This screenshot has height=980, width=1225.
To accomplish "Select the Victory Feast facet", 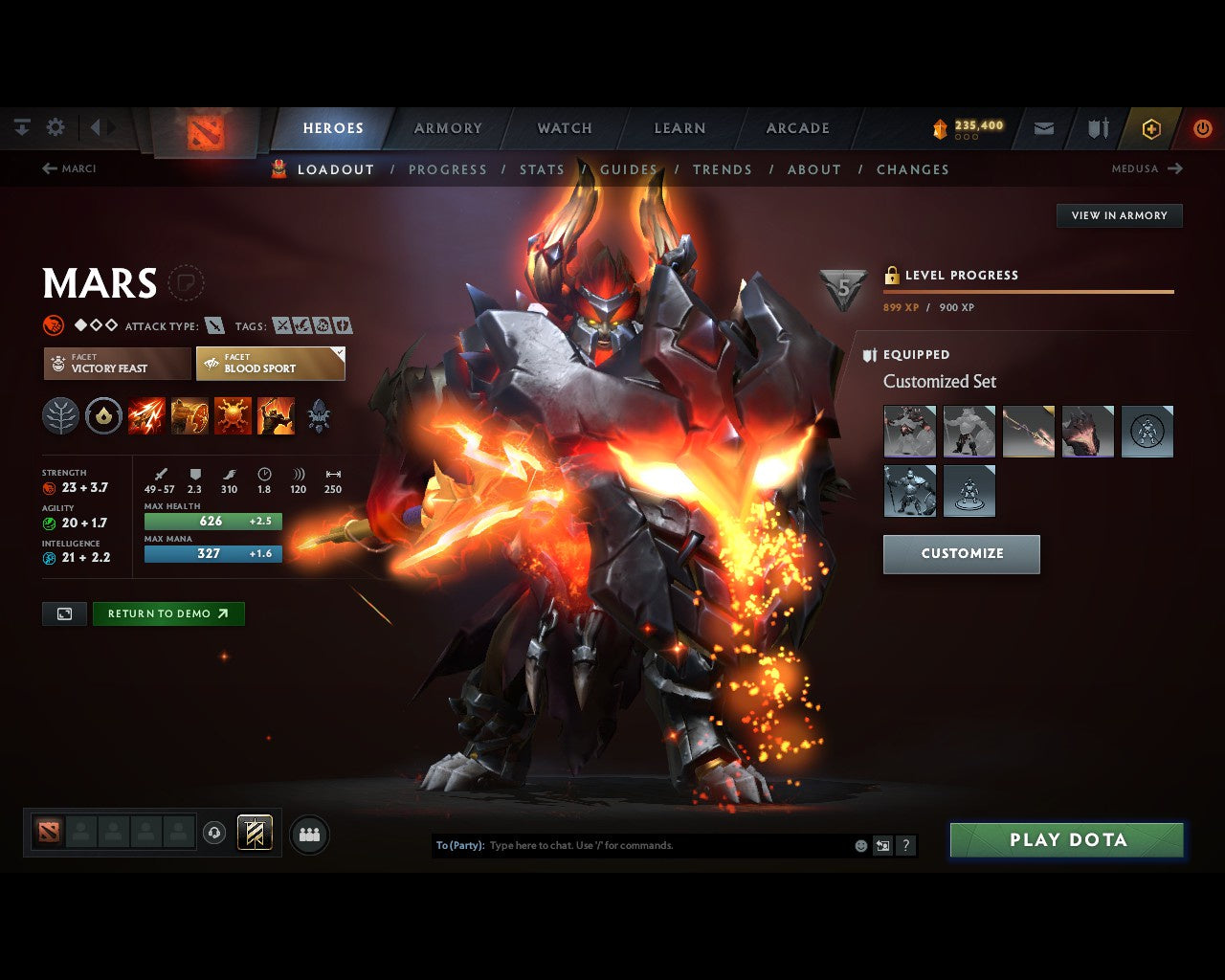I will [x=116, y=364].
